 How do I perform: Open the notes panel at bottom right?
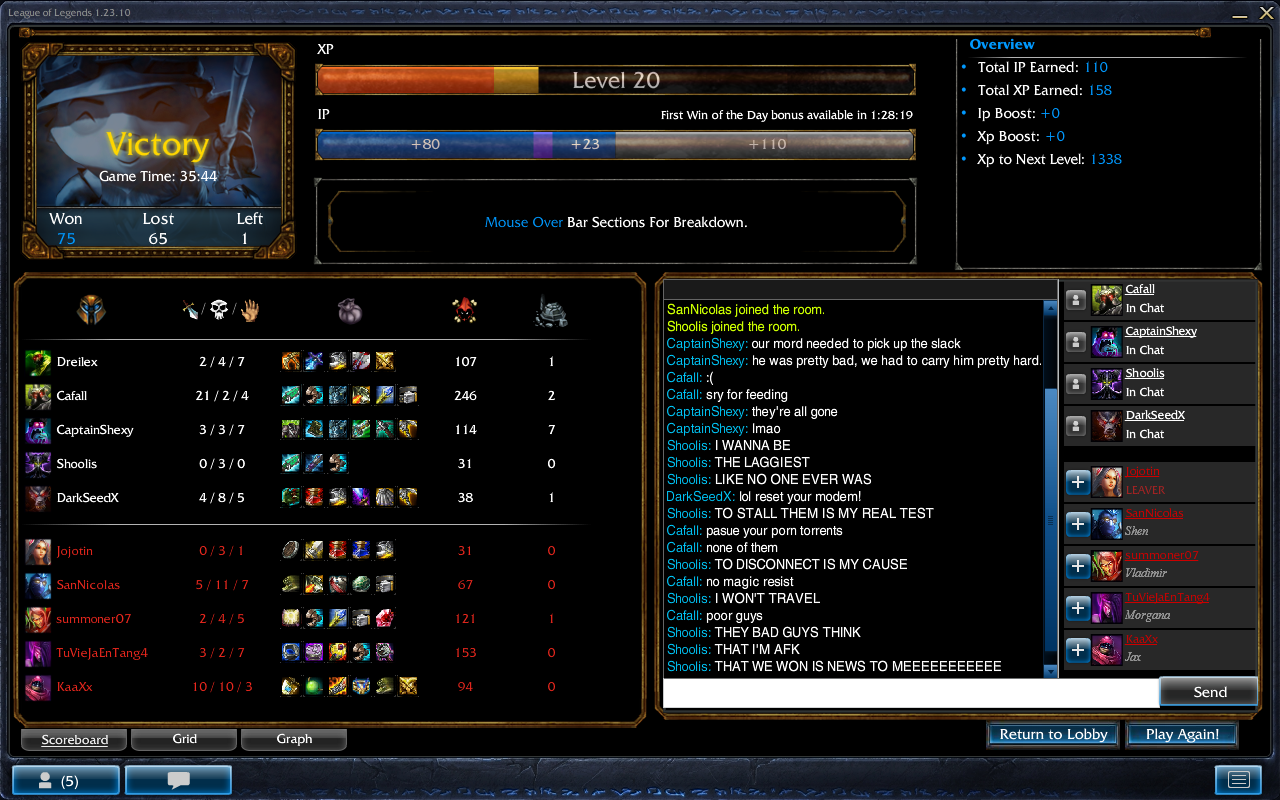[x=1238, y=780]
